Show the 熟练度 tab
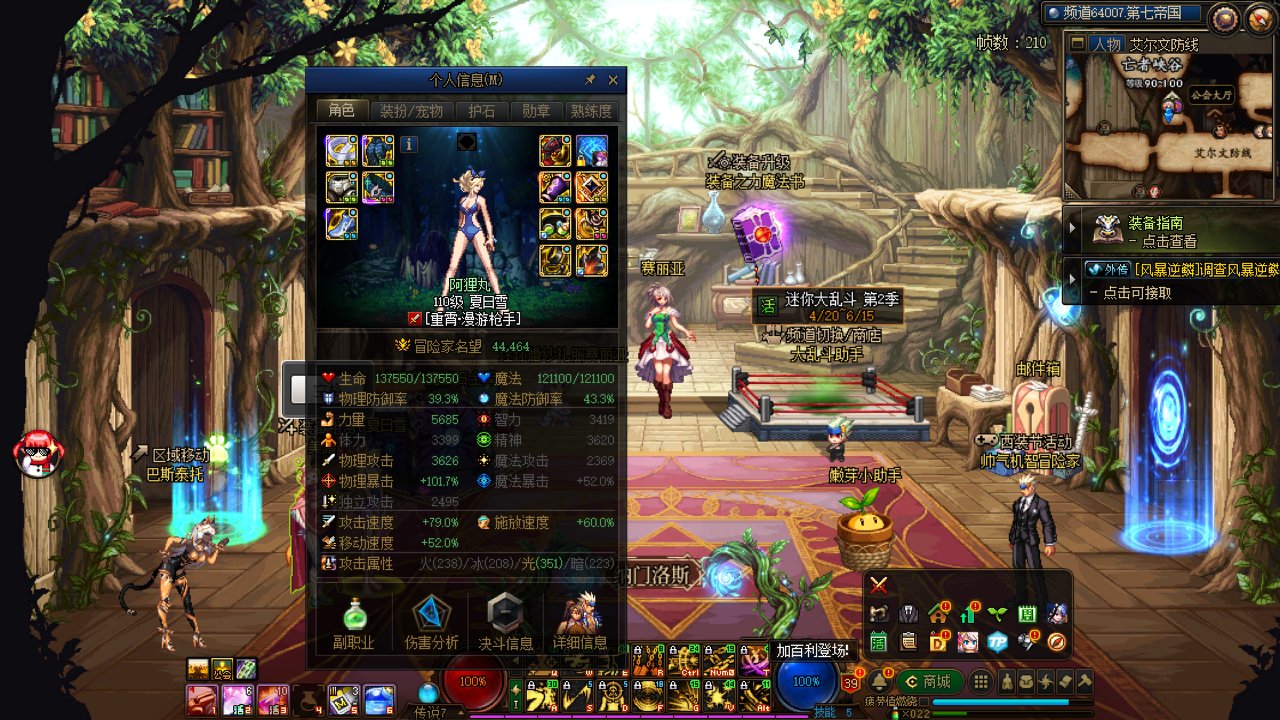This screenshot has height=720, width=1280. [590, 111]
